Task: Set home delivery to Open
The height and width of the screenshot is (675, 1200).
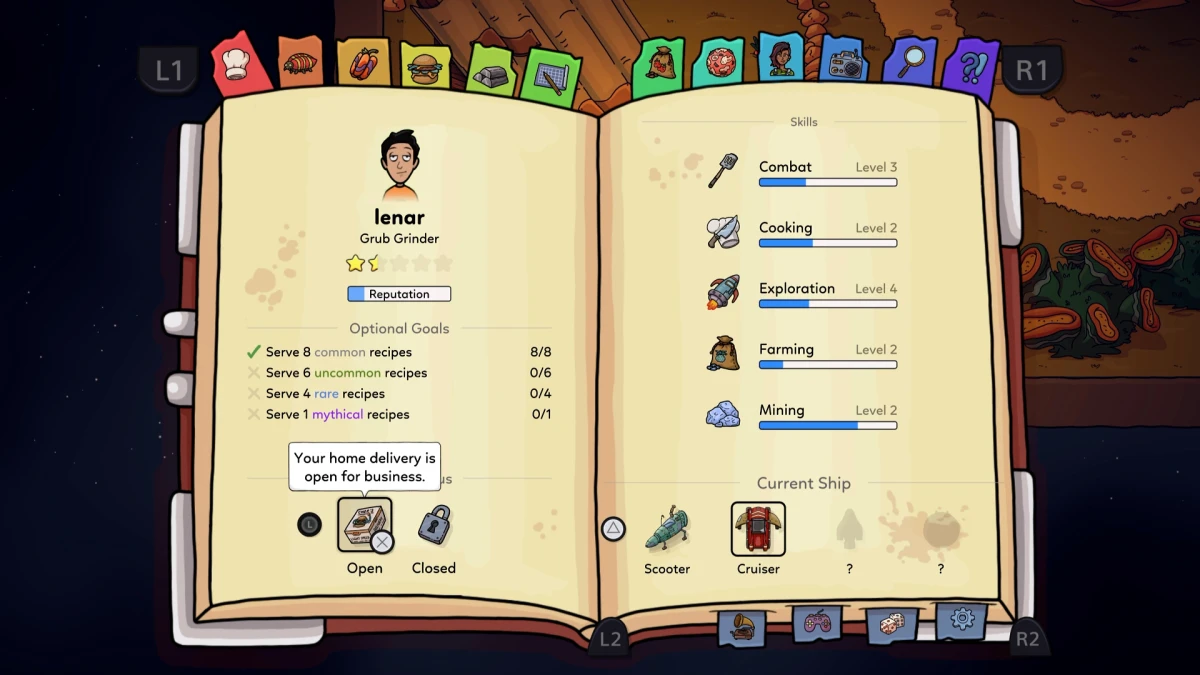Action: [364, 525]
